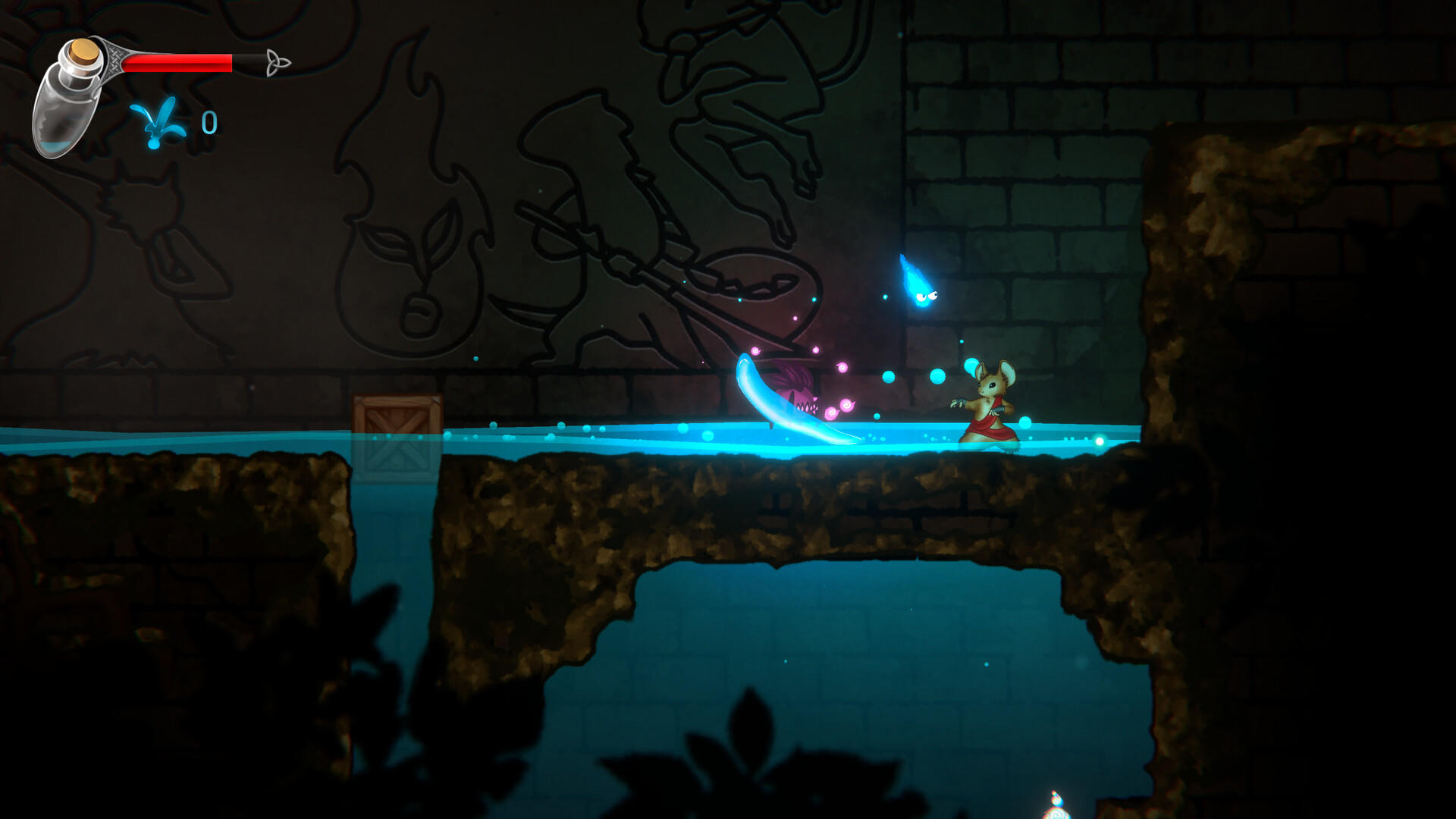Click the currency counter showing 0

tap(209, 120)
